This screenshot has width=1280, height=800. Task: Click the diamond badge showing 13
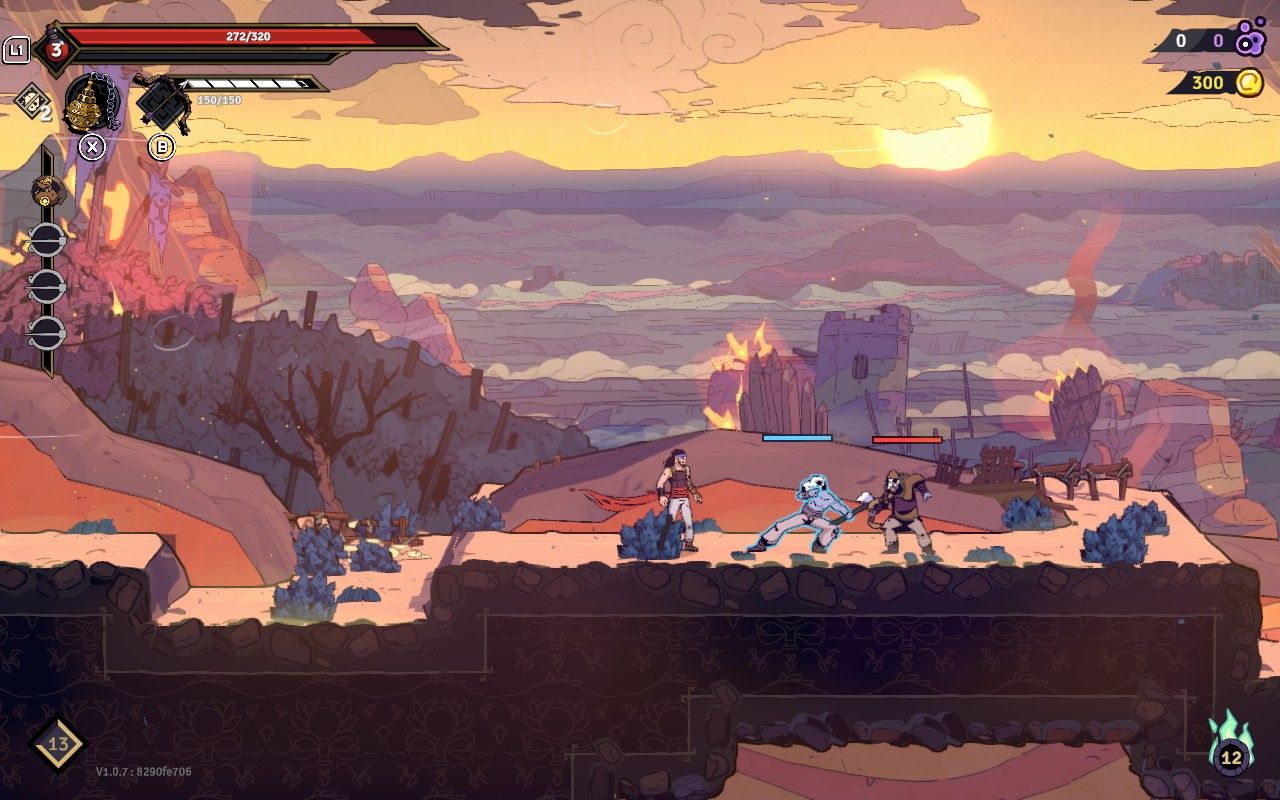(x=57, y=744)
